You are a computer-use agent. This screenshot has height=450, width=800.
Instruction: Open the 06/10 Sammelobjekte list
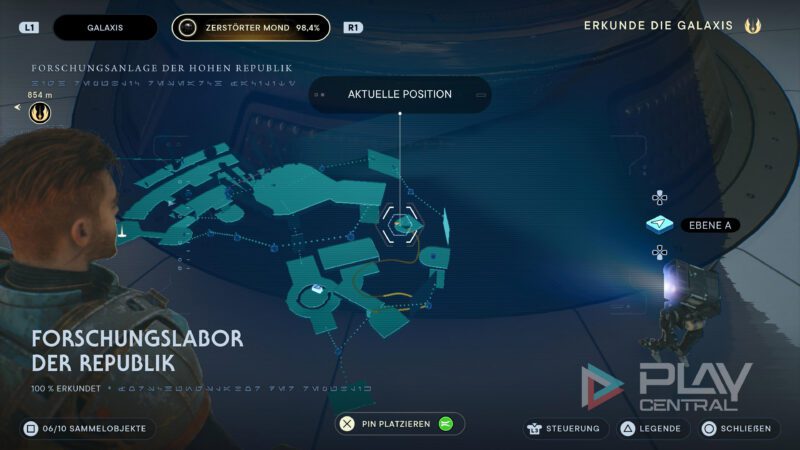[x=87, y=428]
